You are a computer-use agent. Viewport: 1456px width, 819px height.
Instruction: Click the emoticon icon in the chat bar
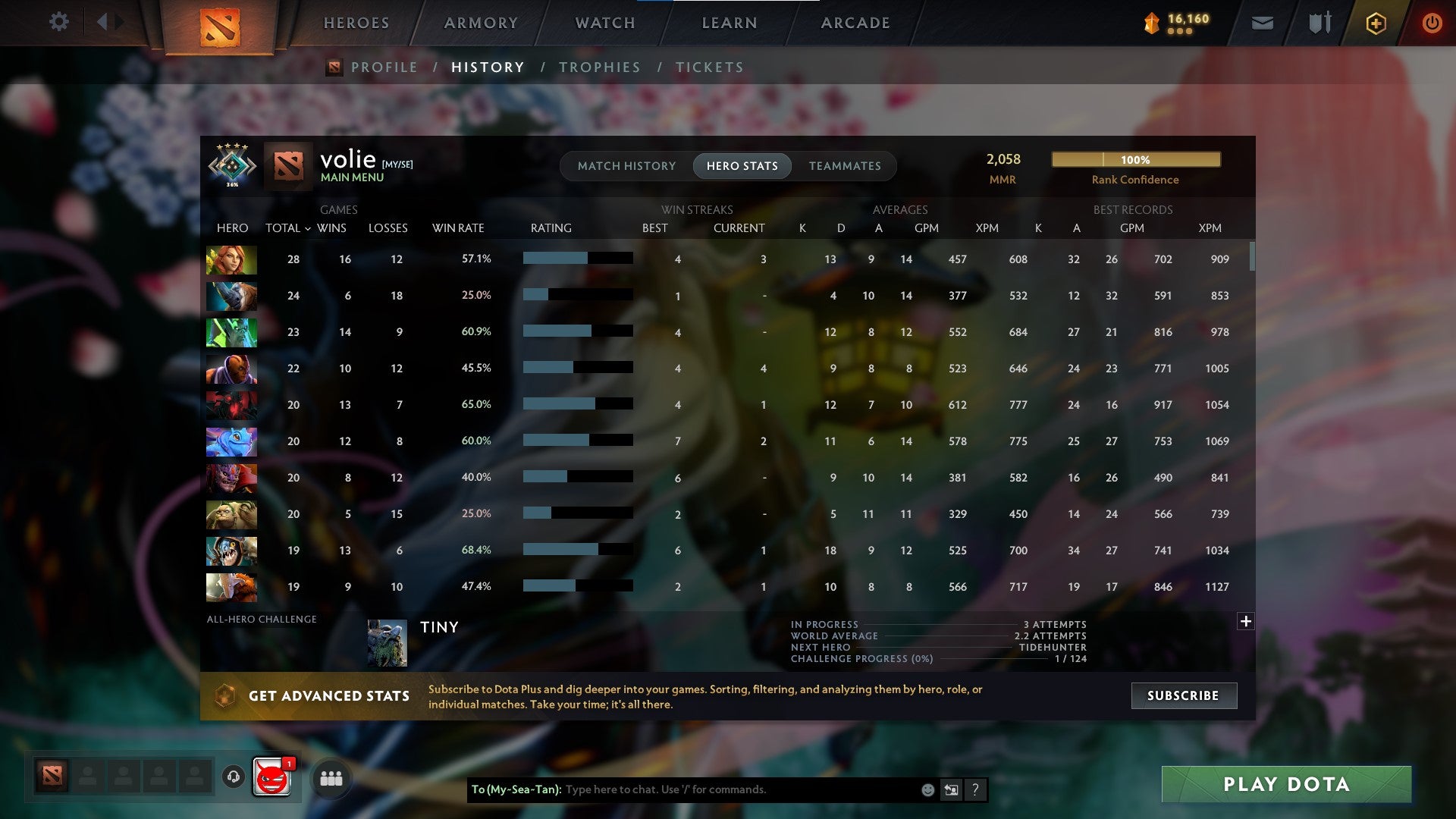pyautogui.click(x=927, y=789)
